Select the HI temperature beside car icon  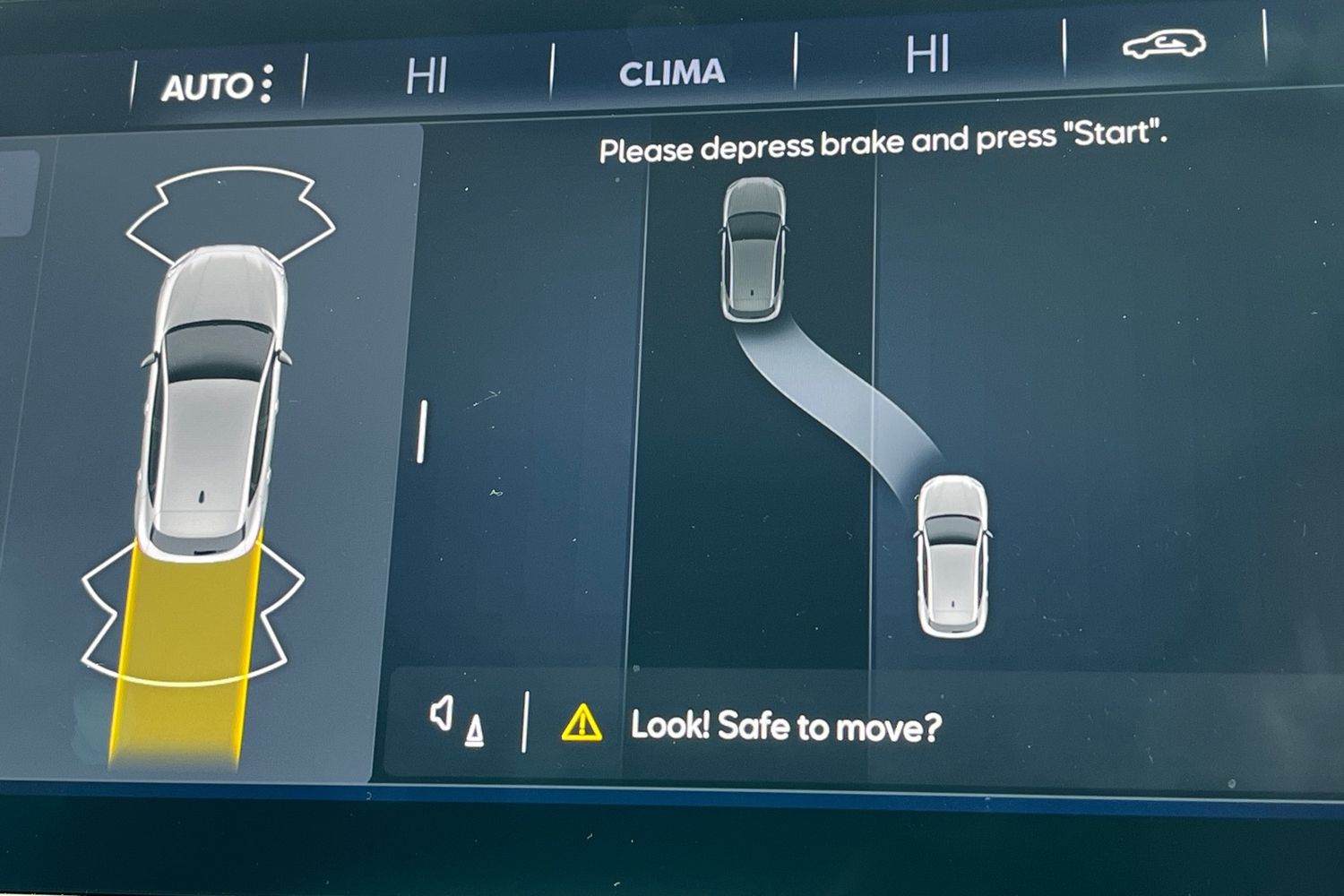click(927, 56)
